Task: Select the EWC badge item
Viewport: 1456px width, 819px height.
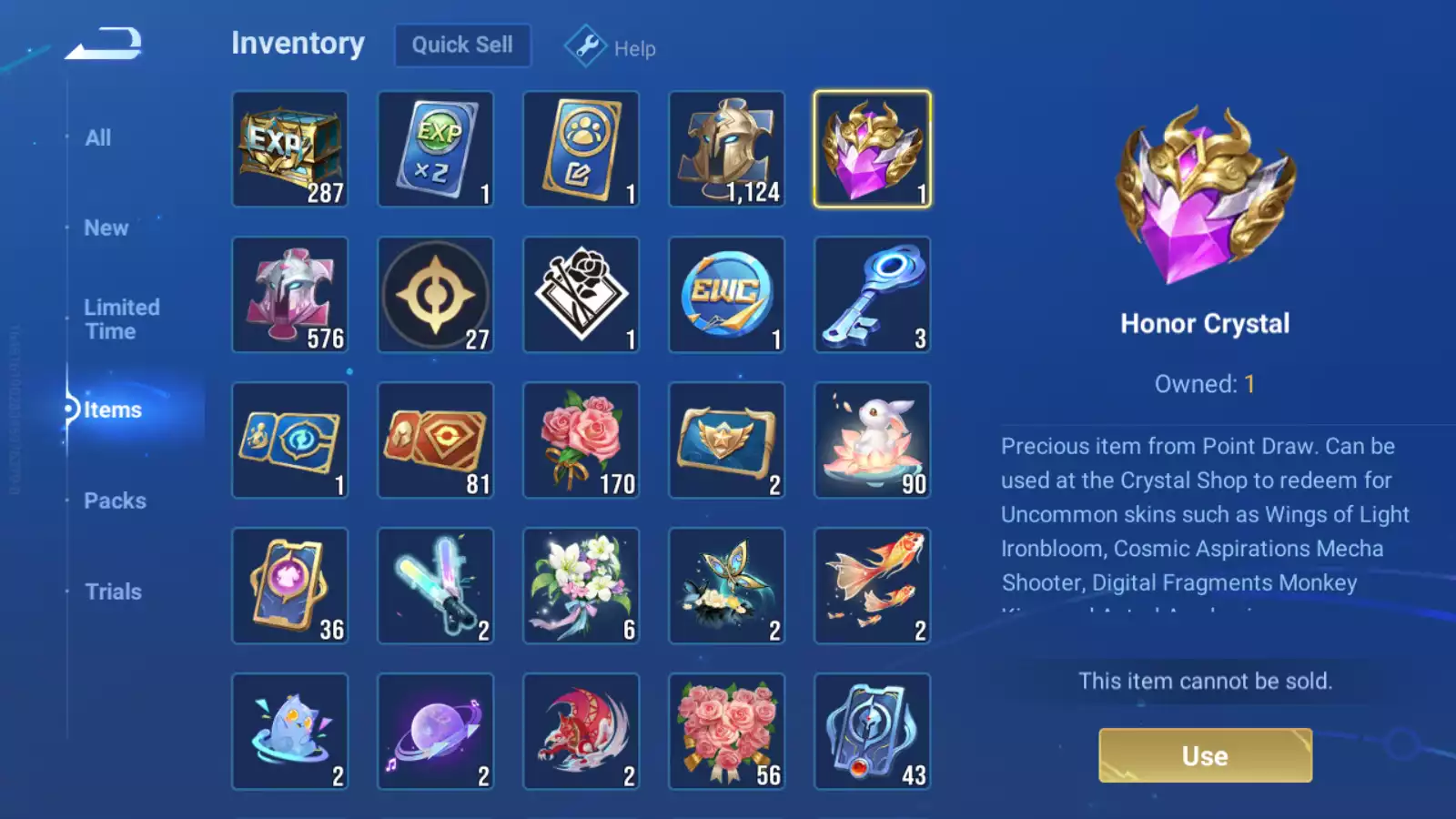Action: [x=727, y=295]
